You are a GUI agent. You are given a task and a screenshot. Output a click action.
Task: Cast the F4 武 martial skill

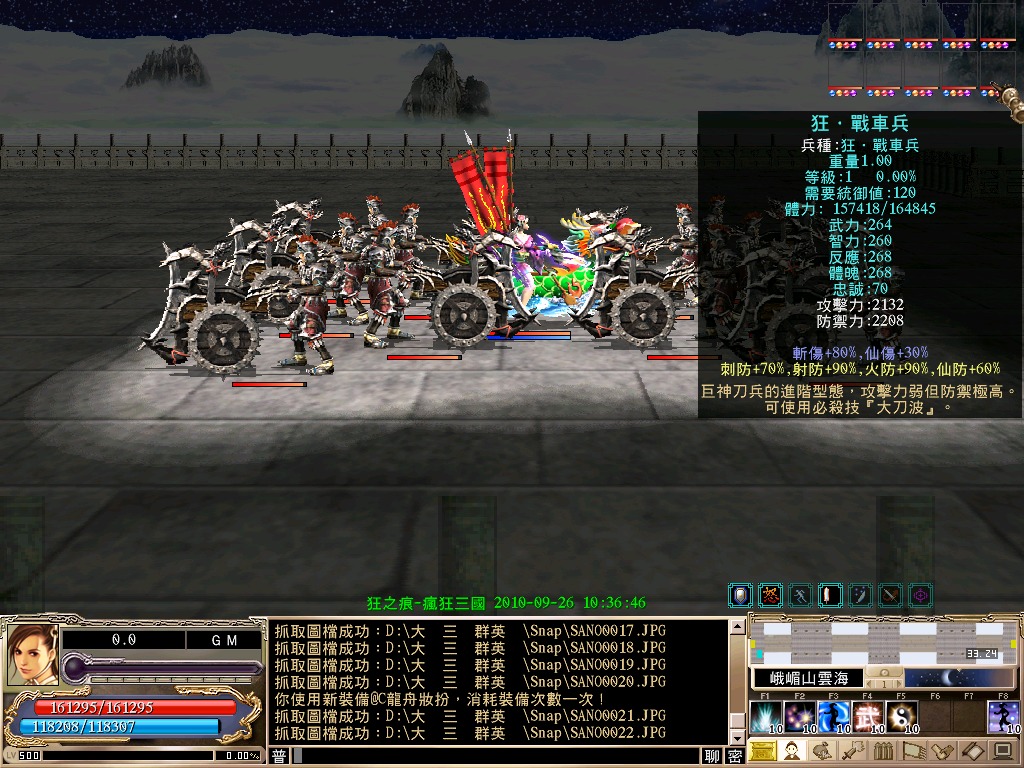[x=868, y=717]
